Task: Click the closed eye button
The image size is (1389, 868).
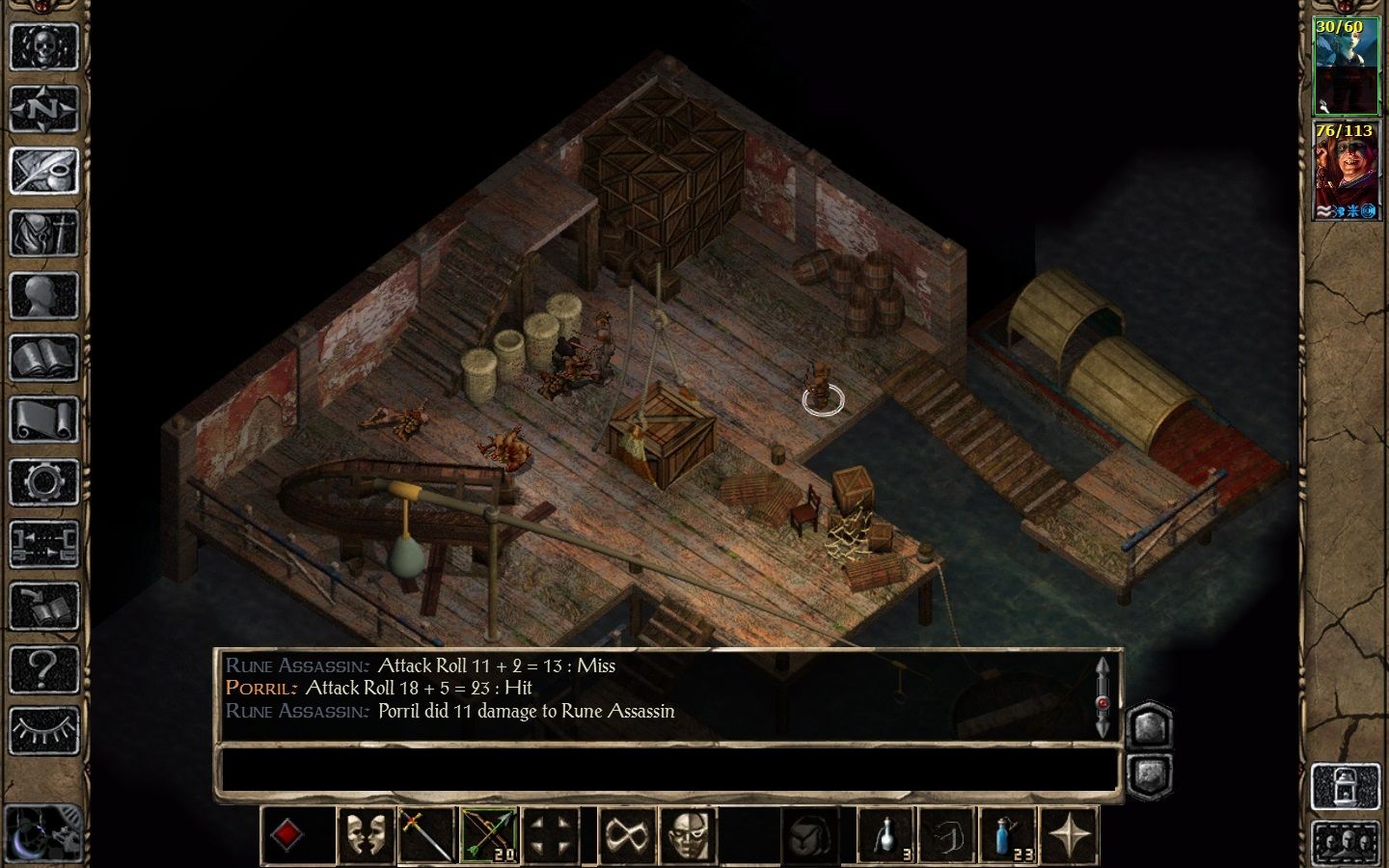Action: 43,730
